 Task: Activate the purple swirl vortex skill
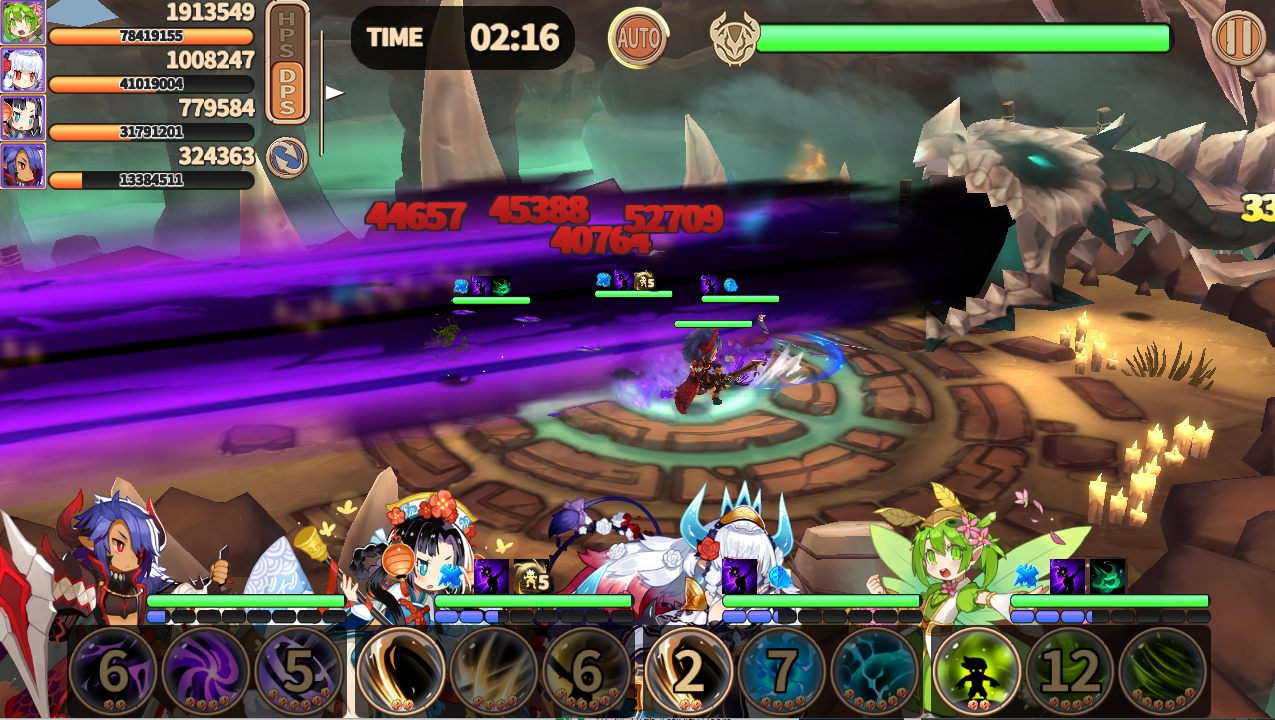206,670
